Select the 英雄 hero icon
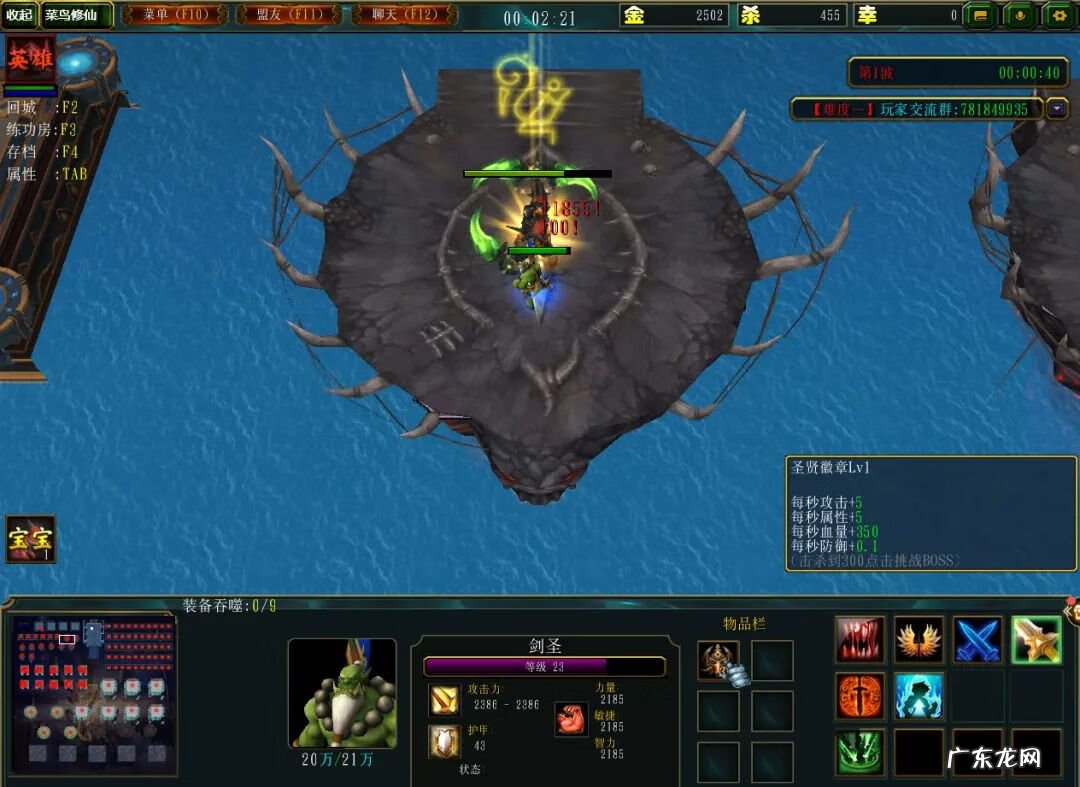The width and height of the screenshot is (1080, 787). (30, 61)
